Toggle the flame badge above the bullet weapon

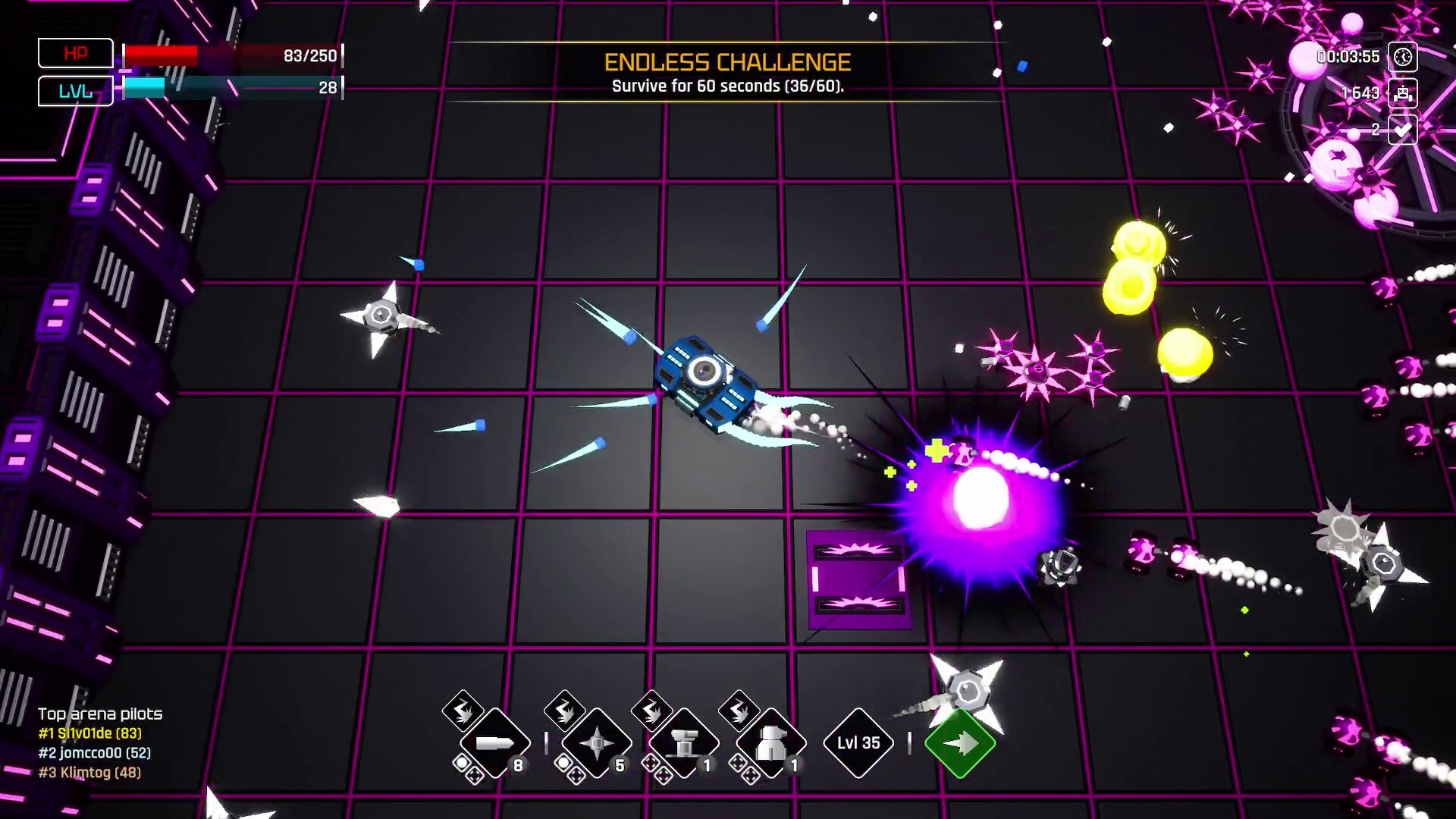463,711
